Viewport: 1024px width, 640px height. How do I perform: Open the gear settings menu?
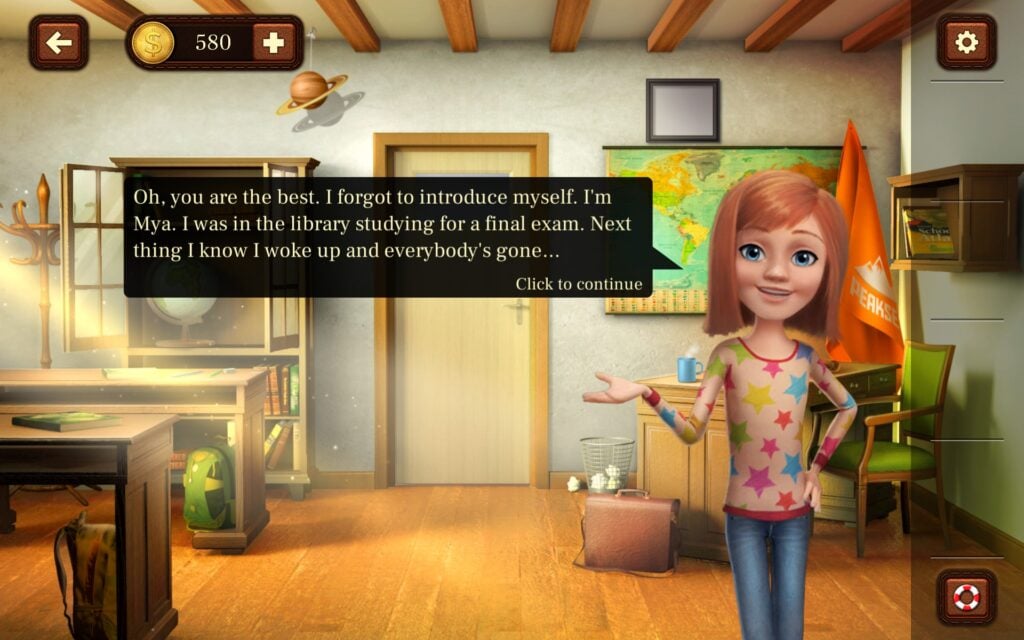tap(966, 42)
